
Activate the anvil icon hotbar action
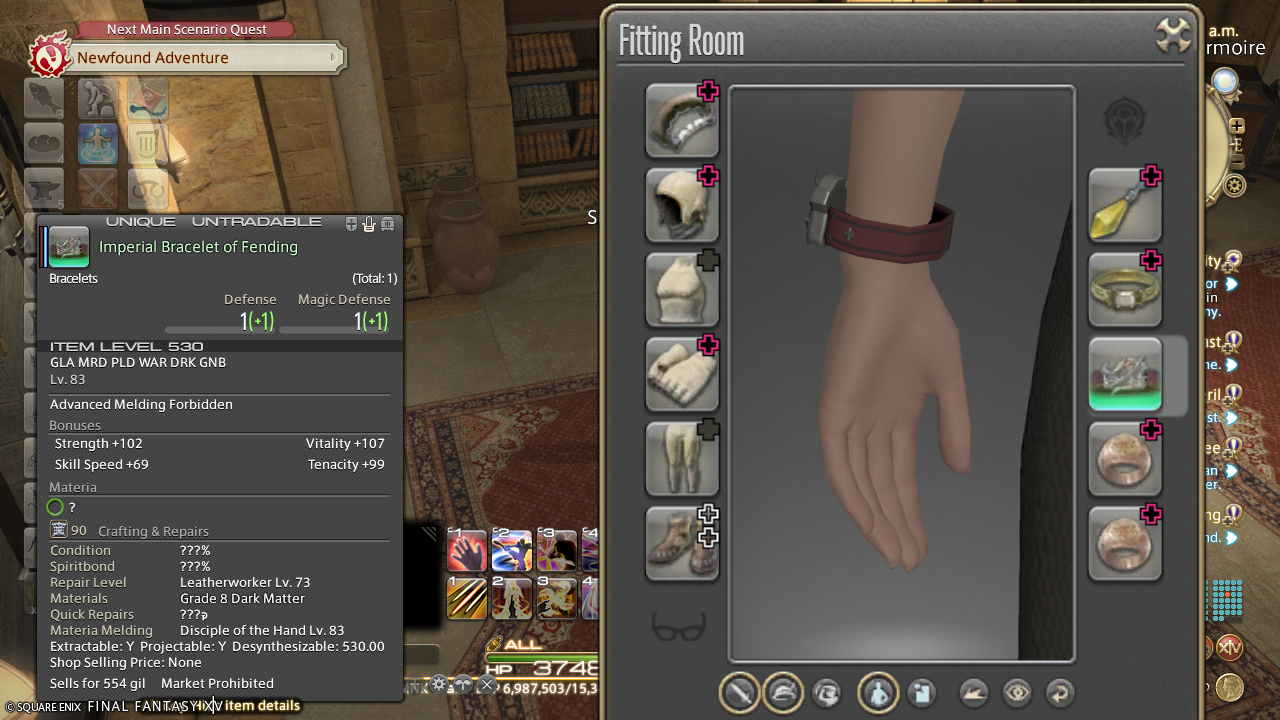[44, 188]
